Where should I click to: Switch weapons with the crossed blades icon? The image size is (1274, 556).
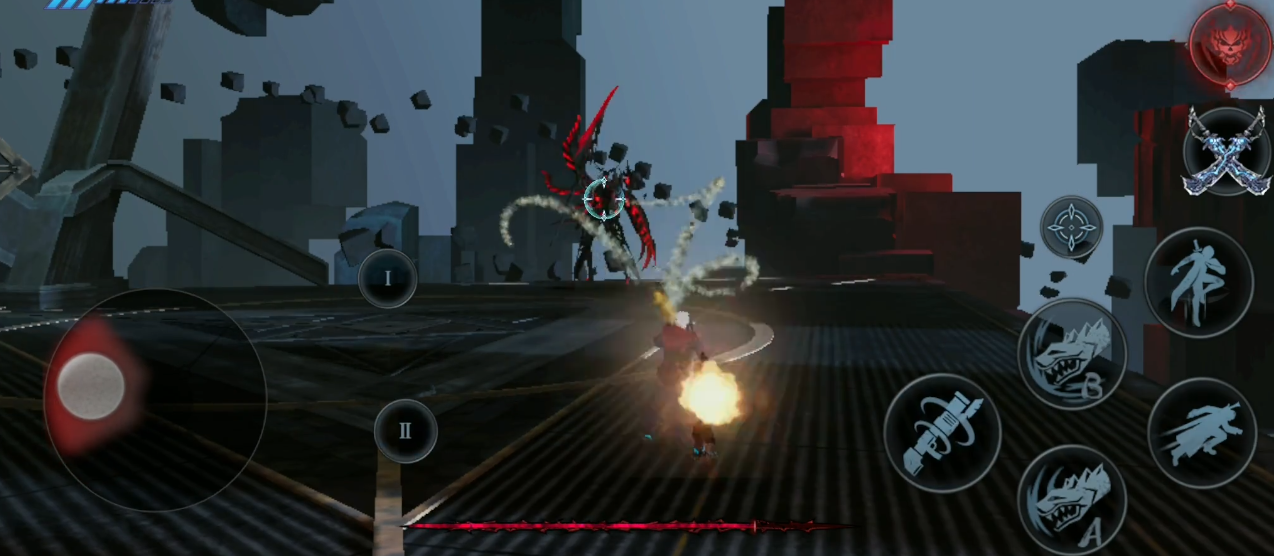pyautogui.click(x=1226, y=151)
